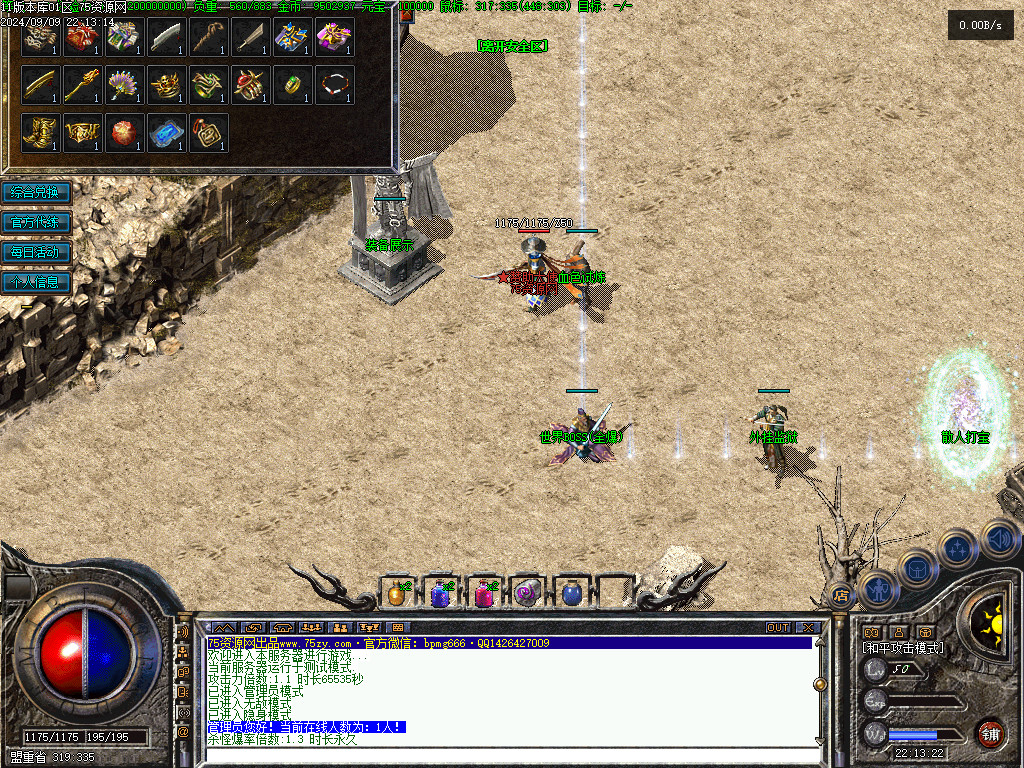Open the 店 shop button

point(841,596)
